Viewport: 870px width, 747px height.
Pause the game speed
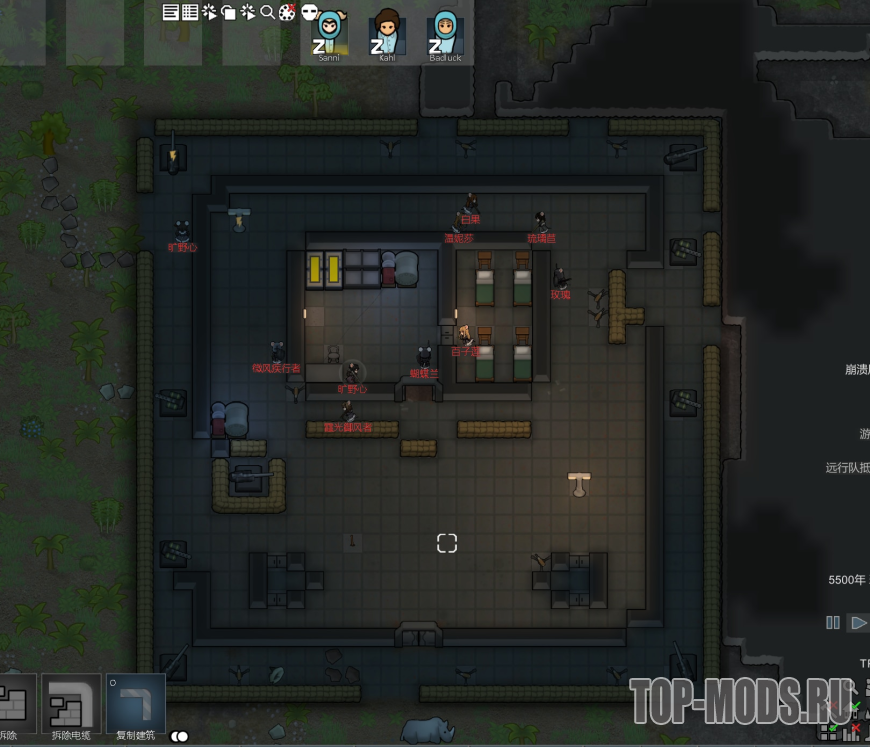coord(833,622)
